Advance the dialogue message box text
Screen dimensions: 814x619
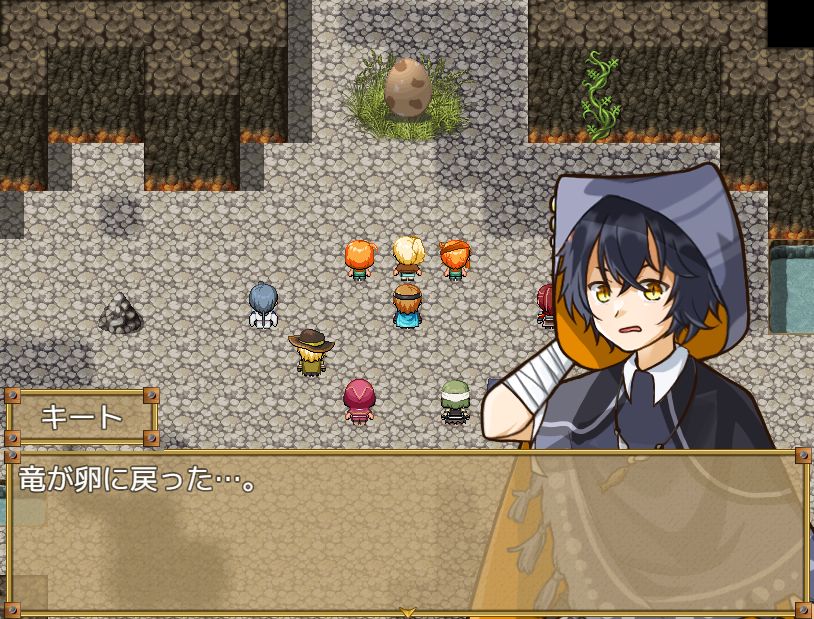pos(300,530)
